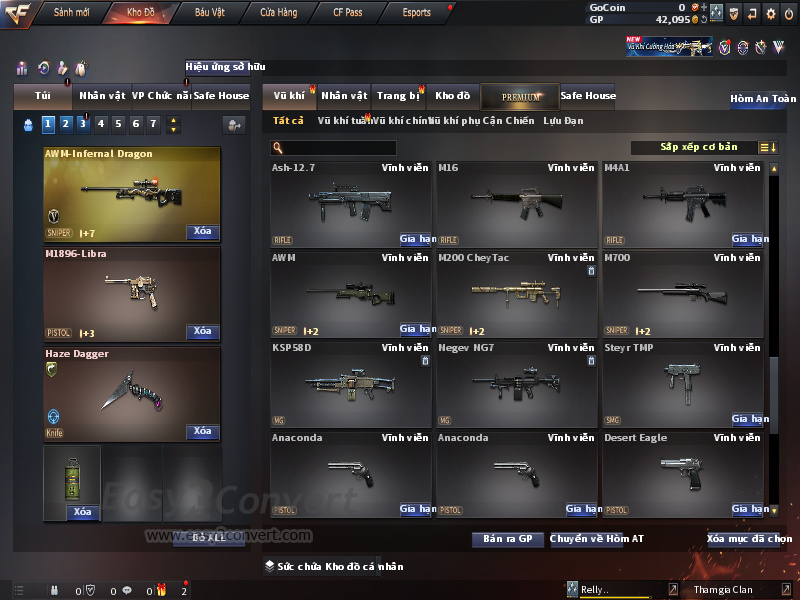Open the Cửa Hàng shop tab
Screen dimensions: 800x600
click(278, 13)
